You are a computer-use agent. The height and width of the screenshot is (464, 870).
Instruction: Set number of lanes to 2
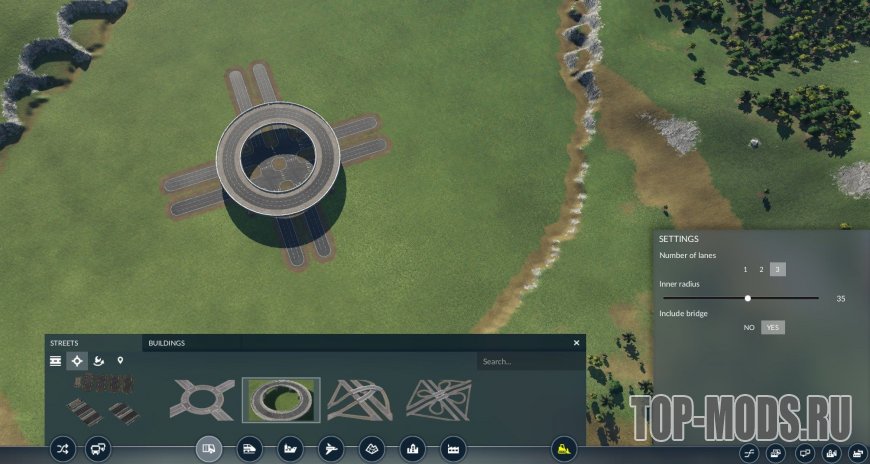tap(761, 269)
